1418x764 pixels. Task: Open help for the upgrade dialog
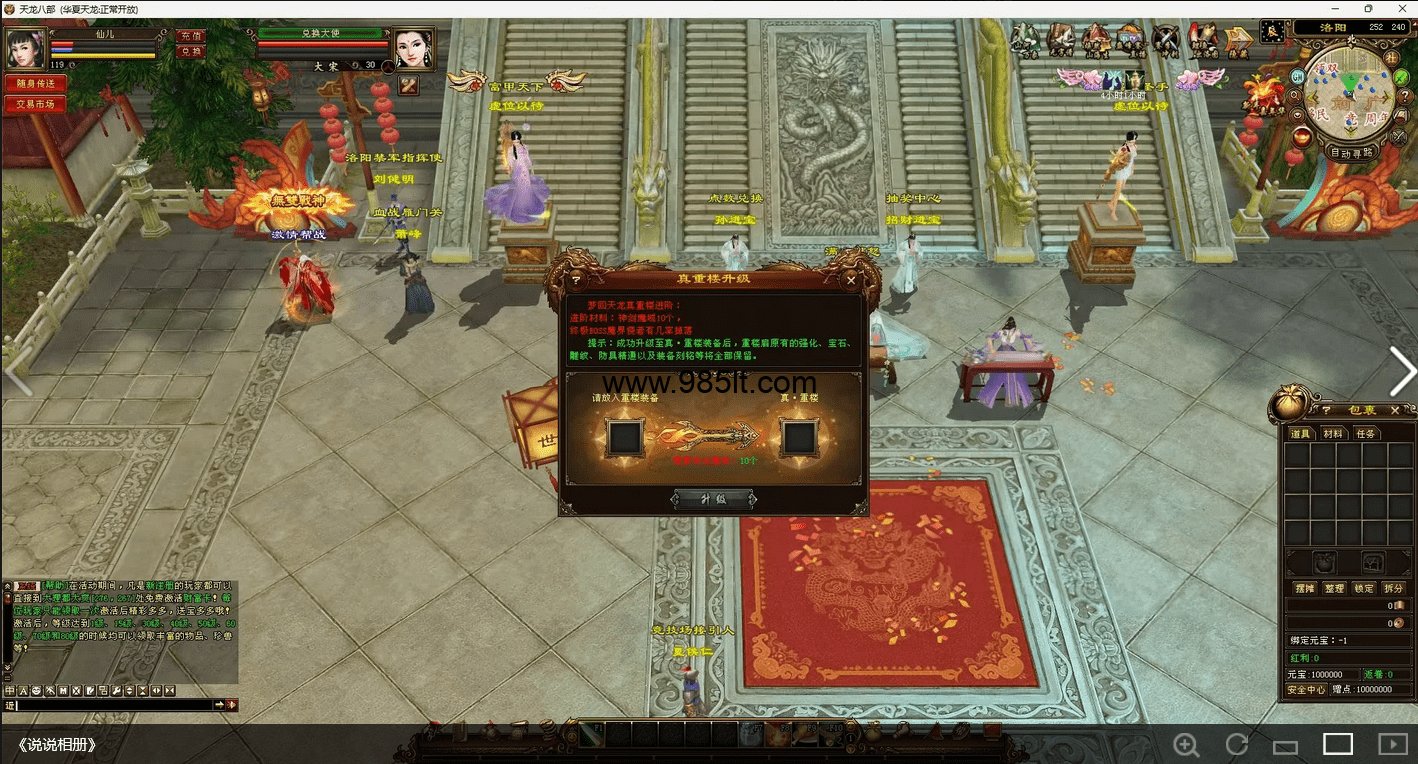pos(576,280)
